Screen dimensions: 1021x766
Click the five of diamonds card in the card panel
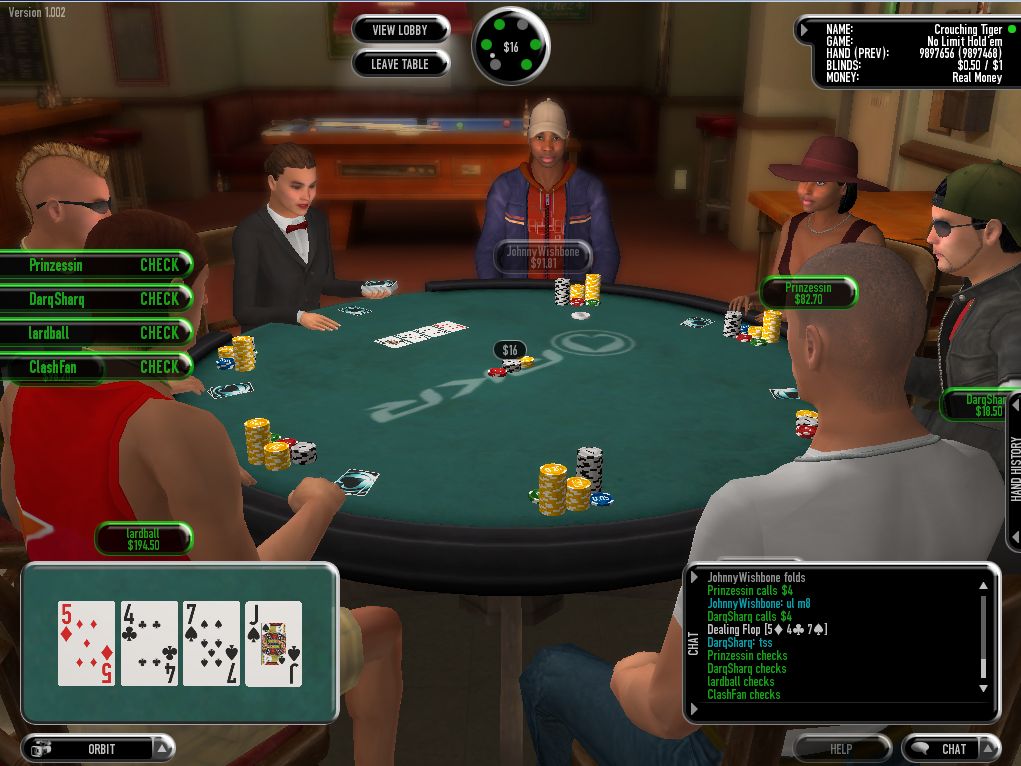[x=87, y=643]
